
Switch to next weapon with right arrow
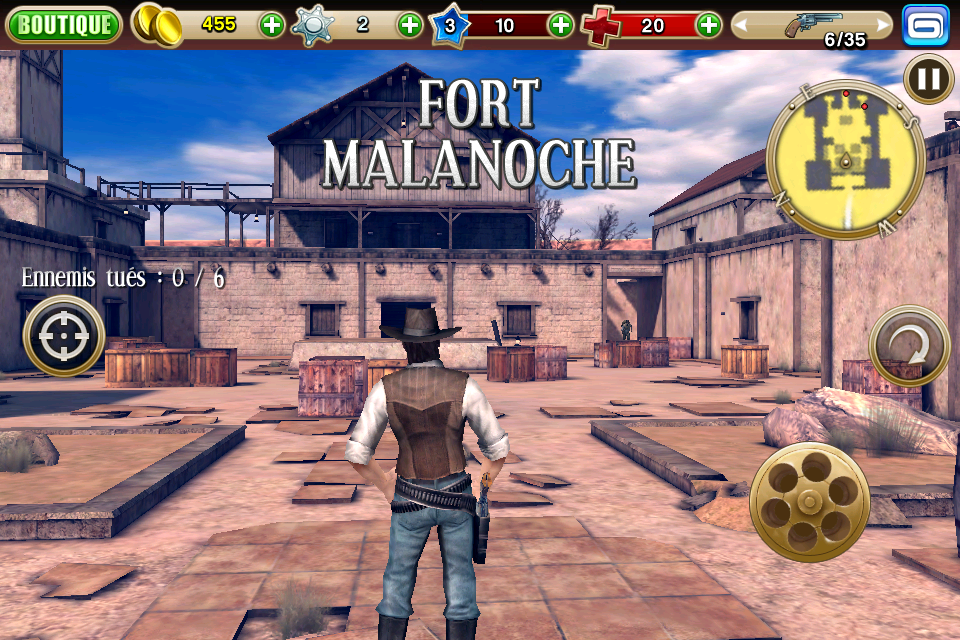(x=882, y=25)
